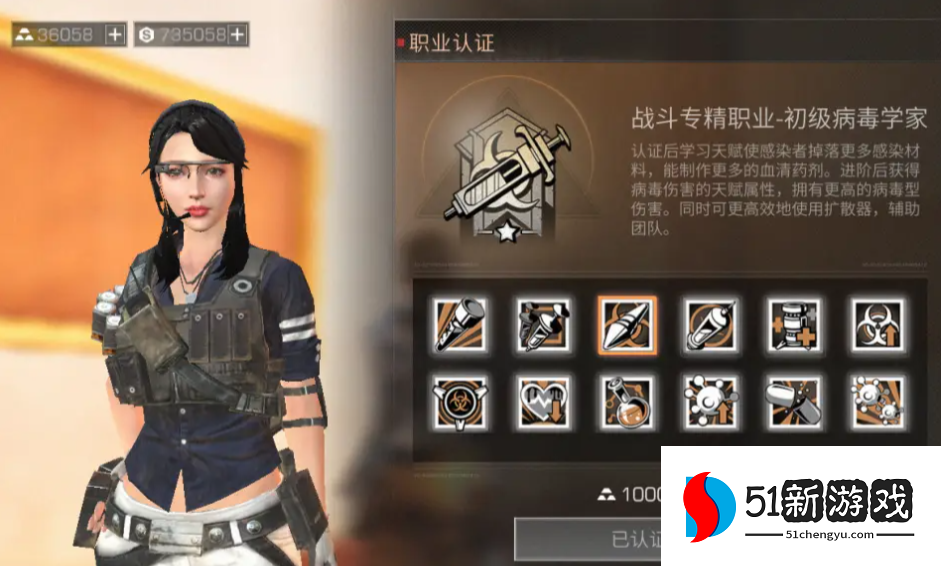Screen dimensions: 941x566
Task: Select the highlighted bullet talent icon
Action: coord(627,324)
